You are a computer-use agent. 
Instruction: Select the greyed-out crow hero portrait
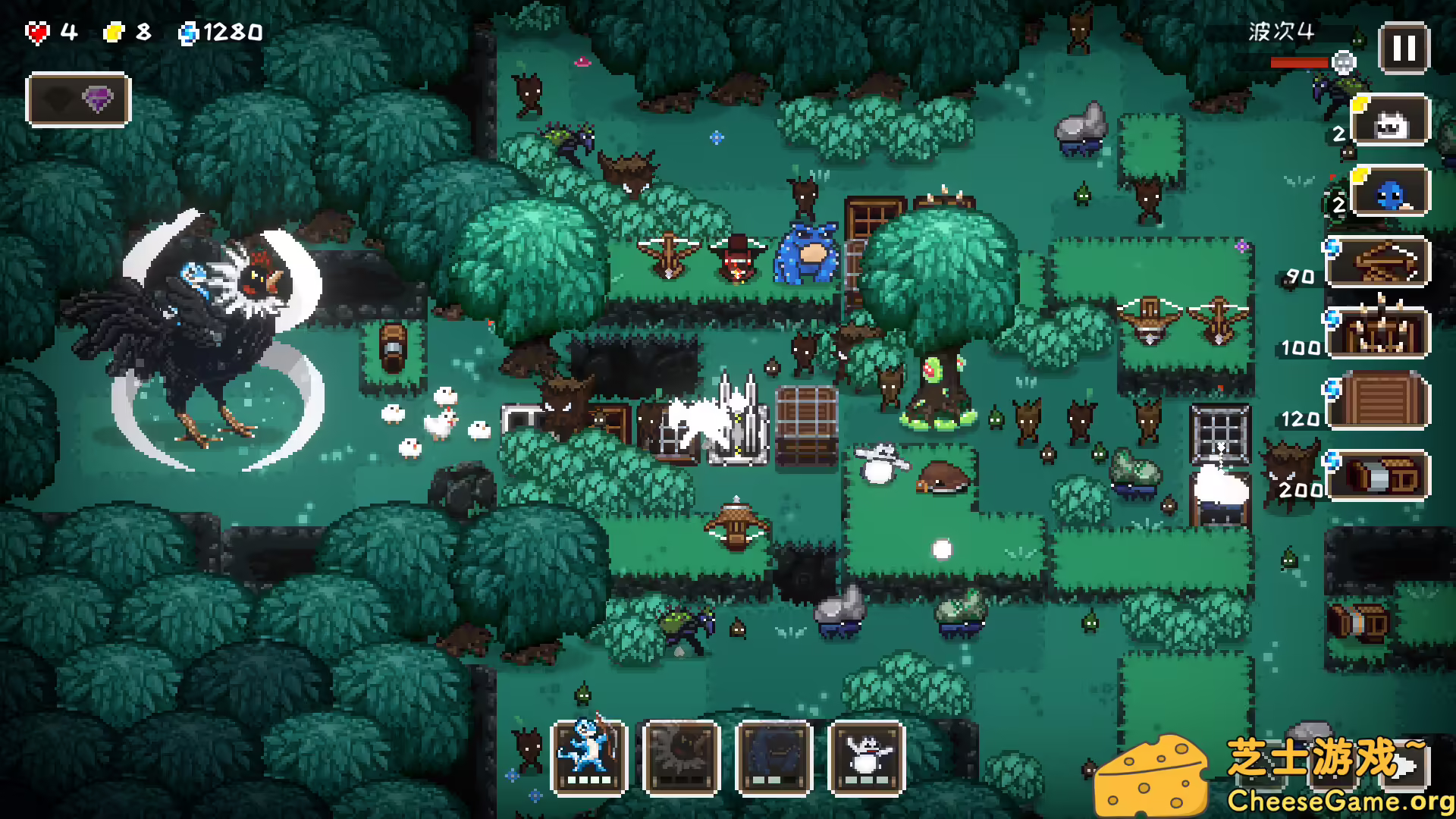(x=681, y=758)
